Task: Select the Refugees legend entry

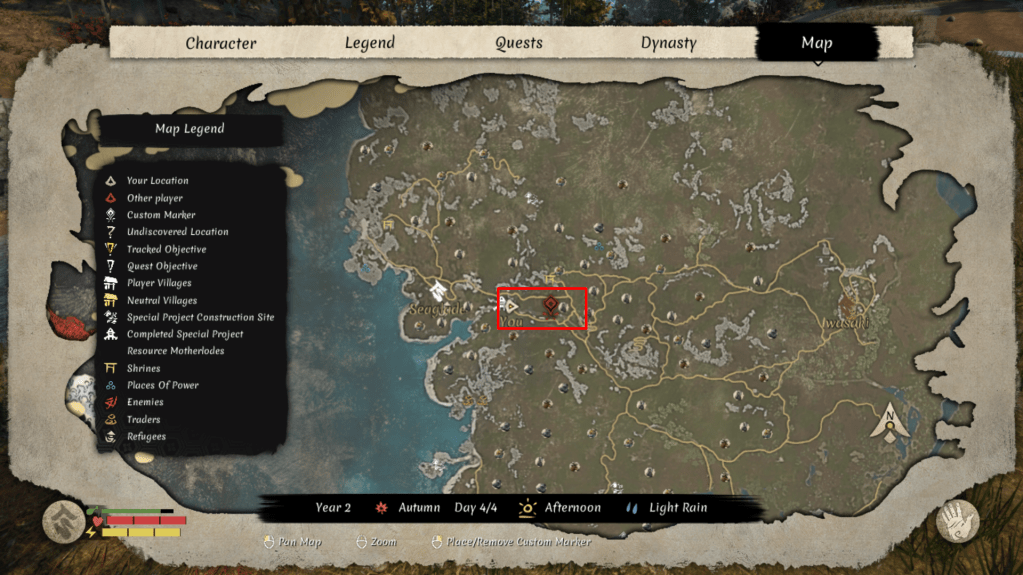Action: tap(146, 436)
